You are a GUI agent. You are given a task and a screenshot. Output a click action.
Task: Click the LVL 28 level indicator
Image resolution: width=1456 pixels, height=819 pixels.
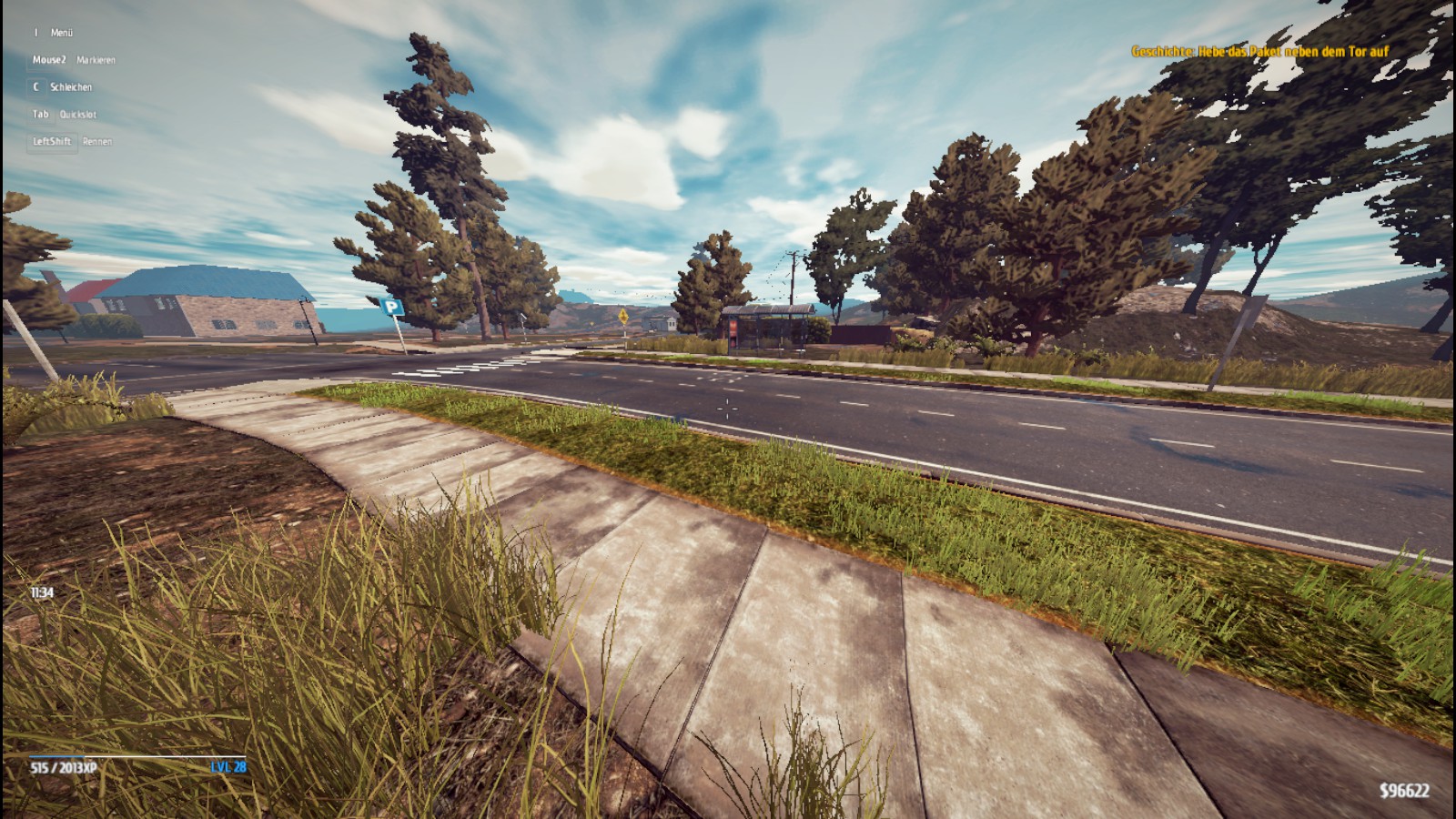(227, 767)
